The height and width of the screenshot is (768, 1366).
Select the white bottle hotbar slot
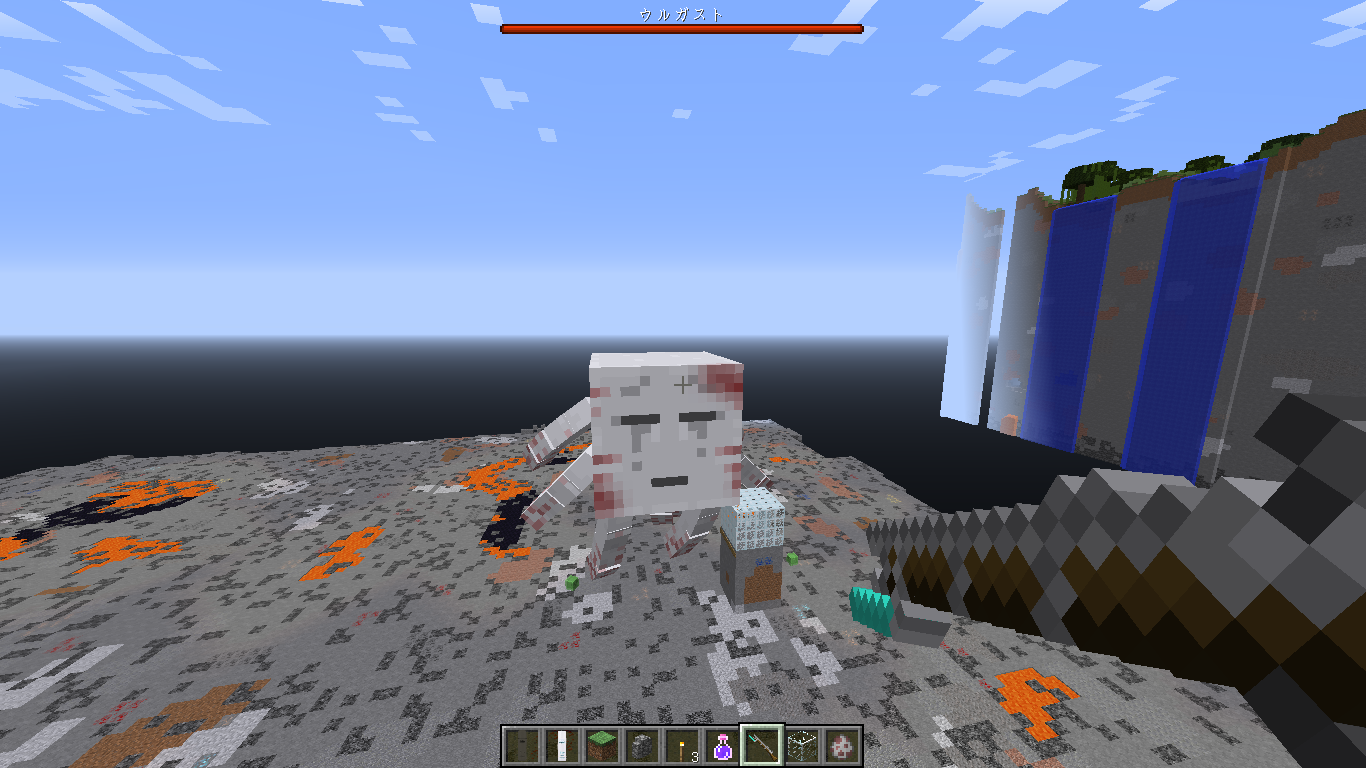[562, 745]
